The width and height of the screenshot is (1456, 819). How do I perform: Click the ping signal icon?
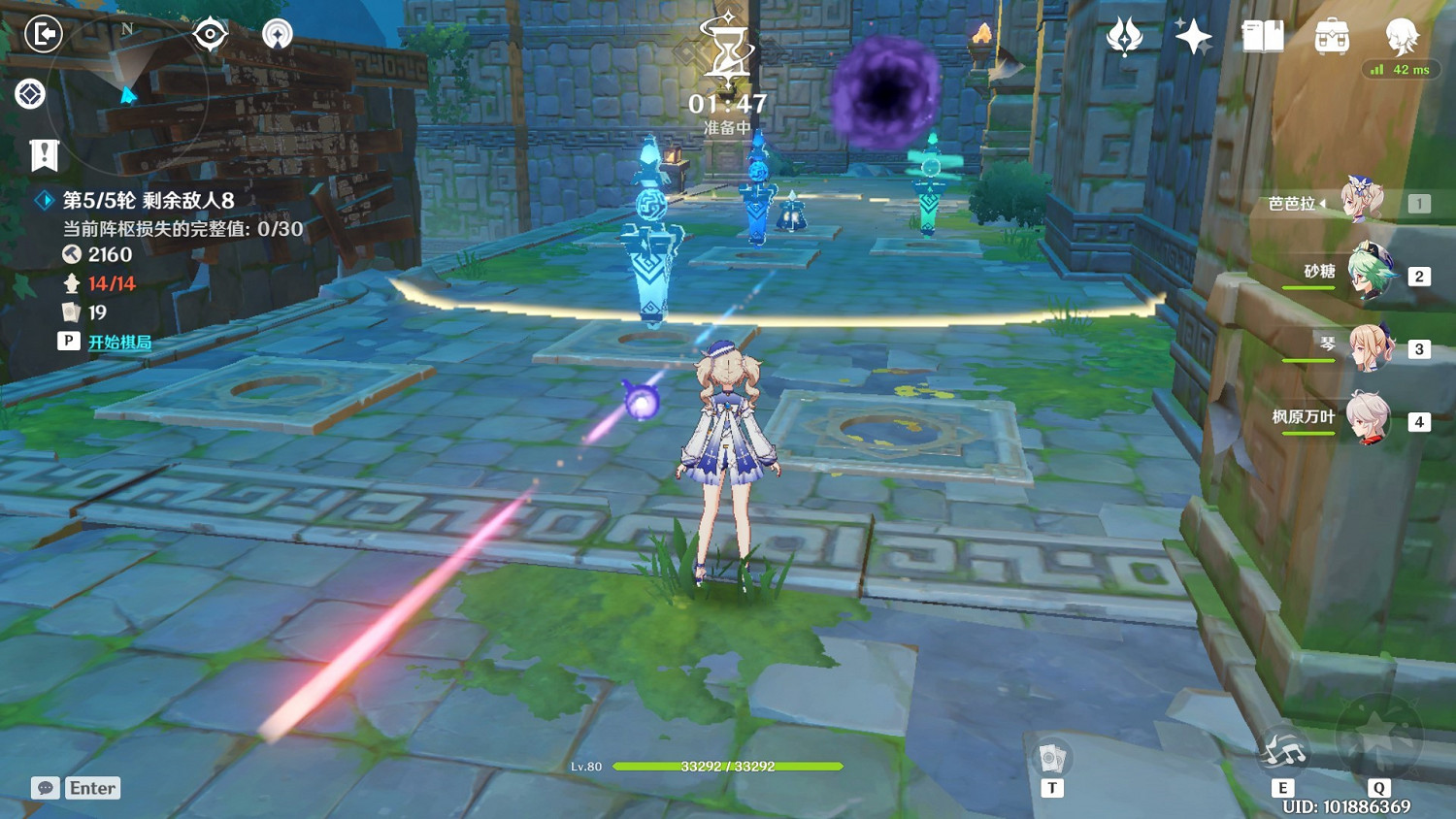point(277,32)
